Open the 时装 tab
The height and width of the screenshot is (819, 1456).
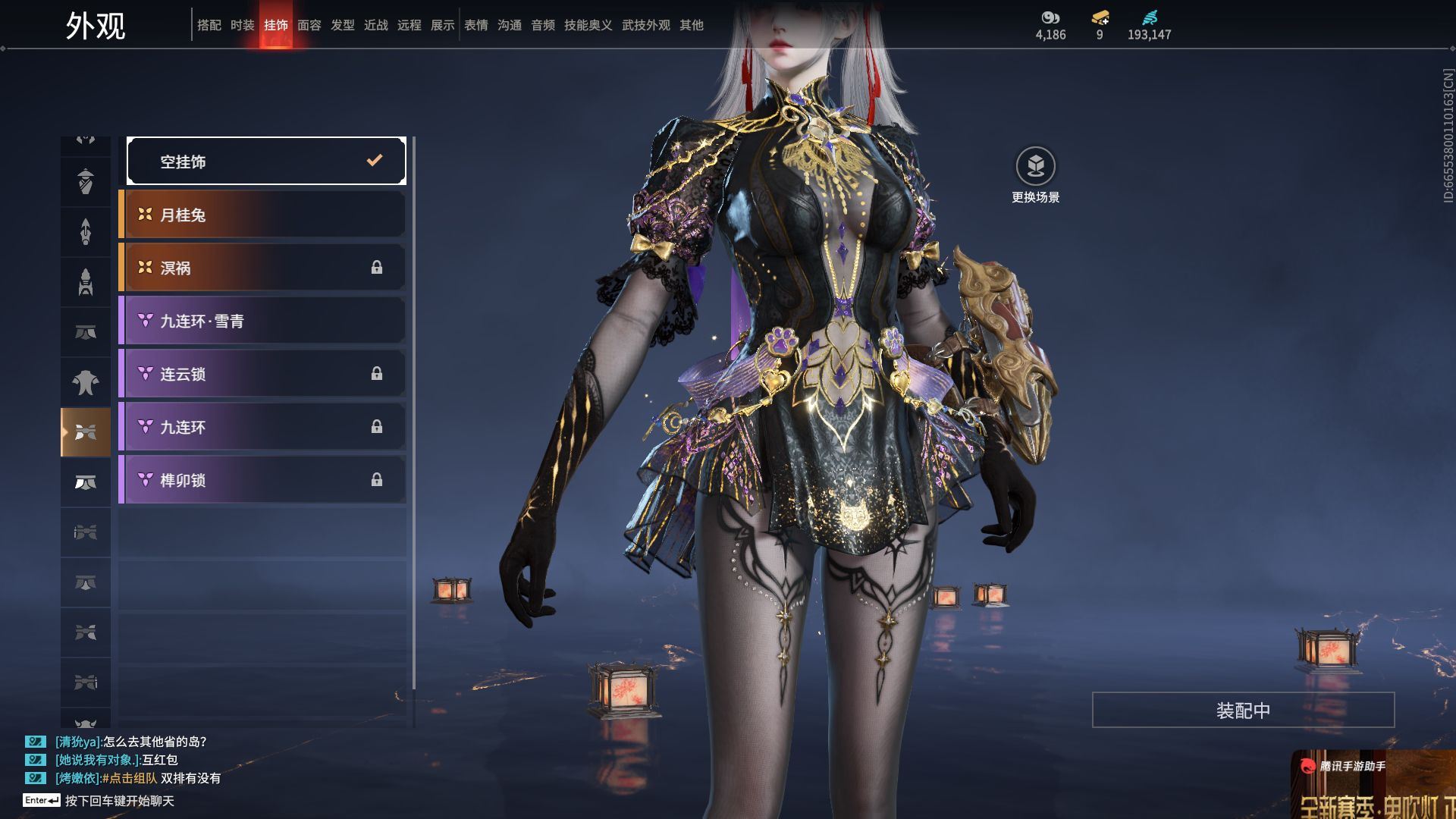pyautogui.click(x=242, y=25)
